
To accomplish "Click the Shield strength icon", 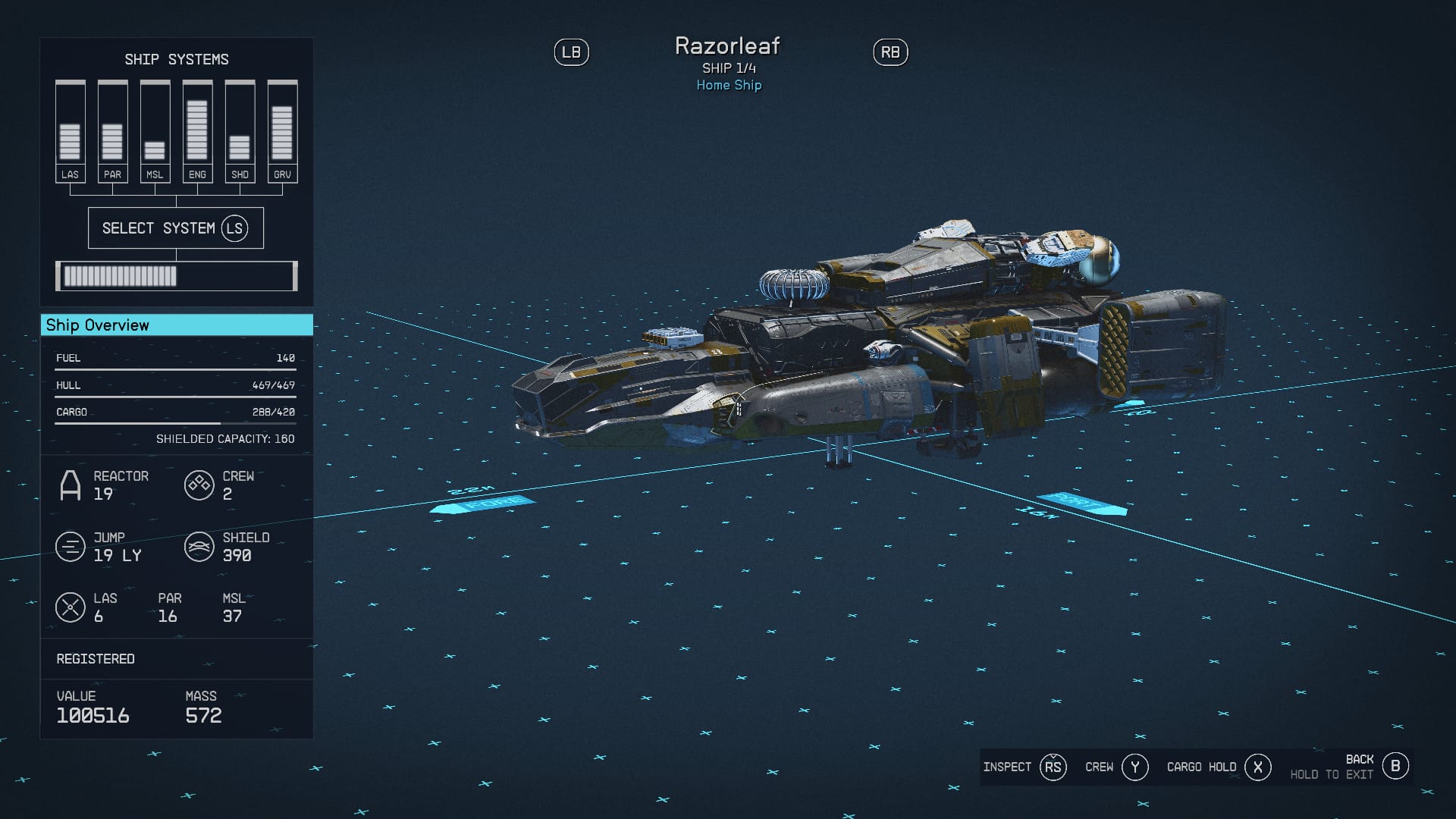I will [199, 547].
